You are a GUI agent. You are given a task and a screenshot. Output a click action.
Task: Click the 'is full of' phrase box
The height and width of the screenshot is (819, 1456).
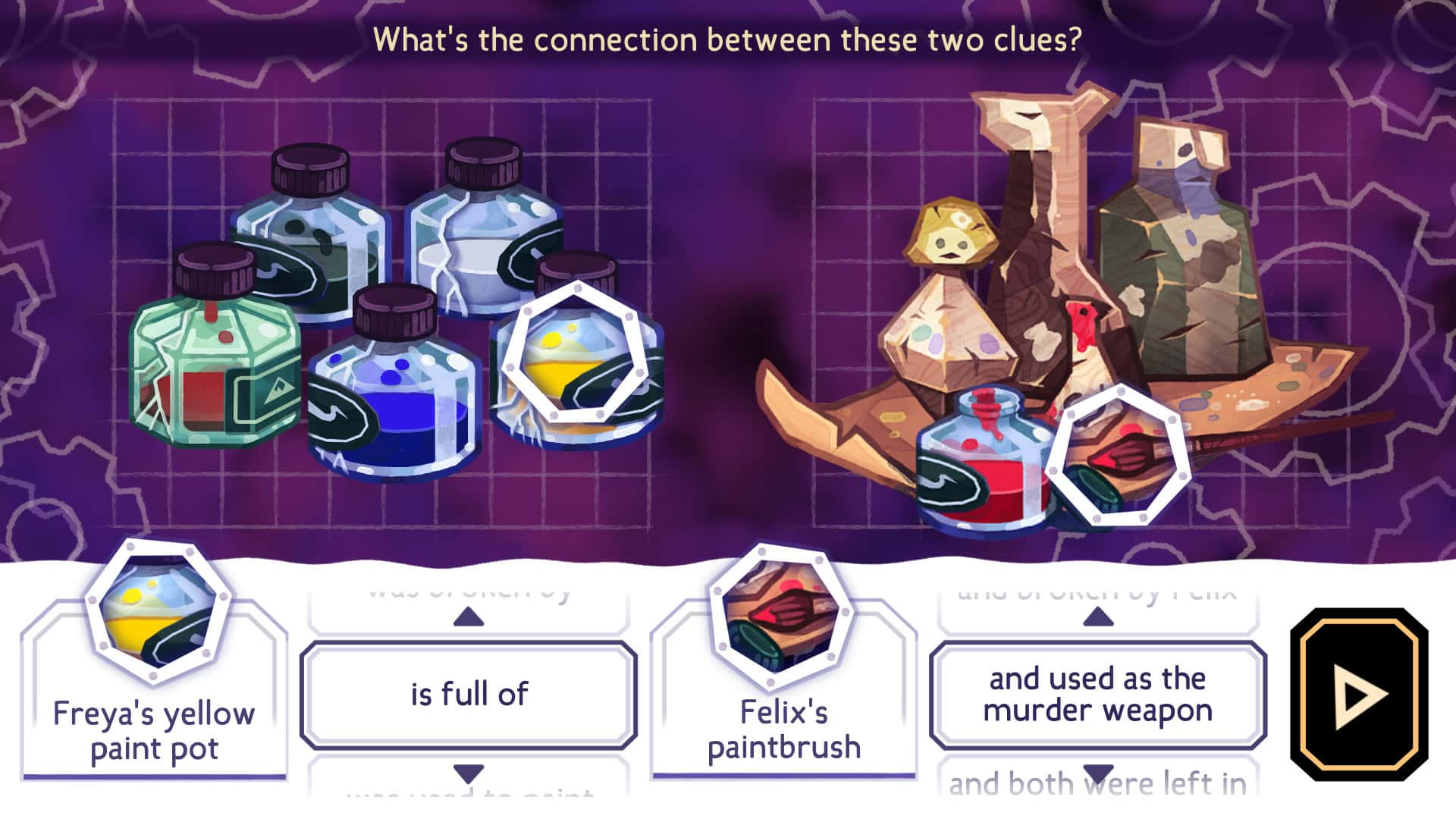[468, 694]
